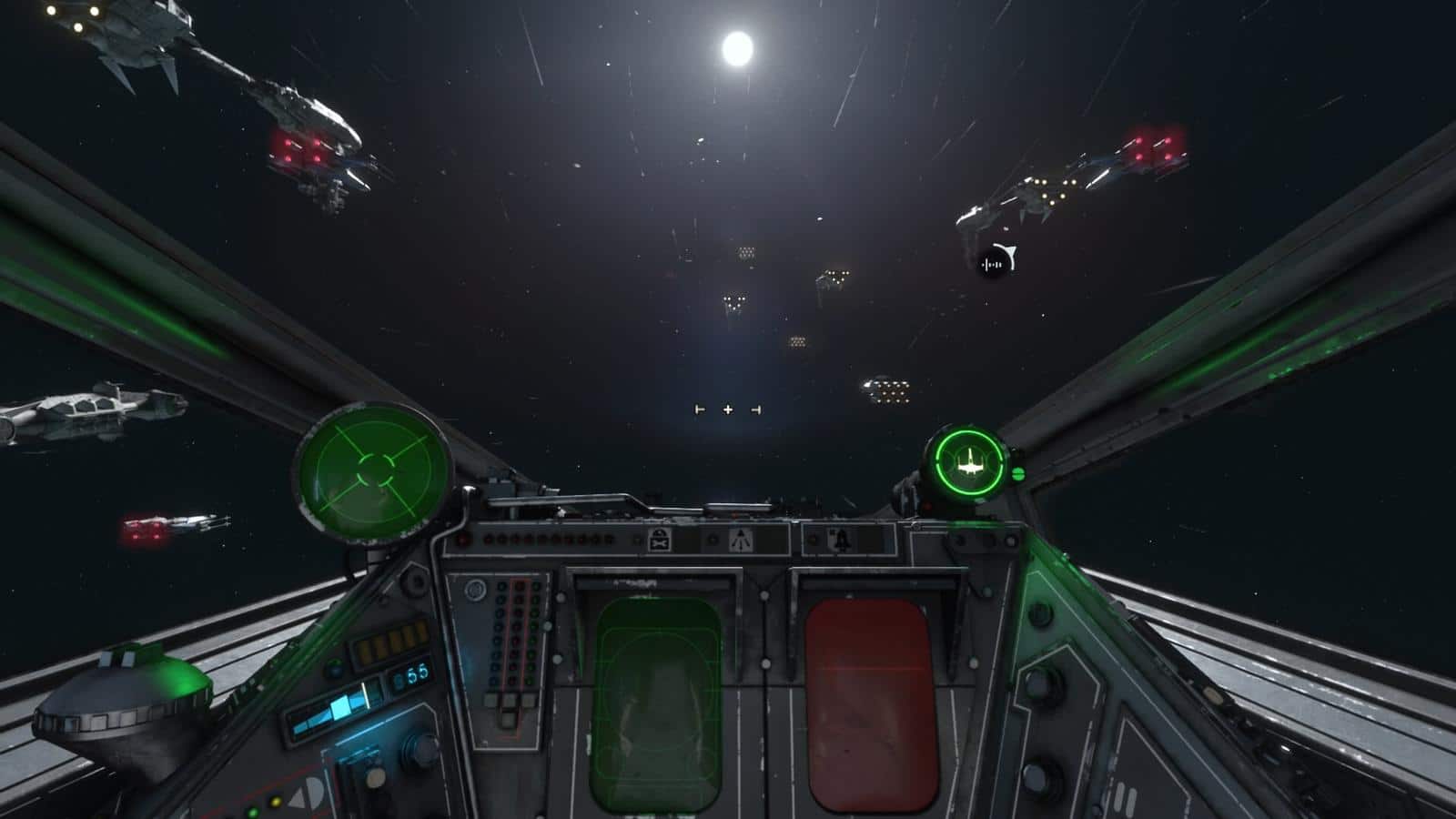This screenshot has width=1456, height=819.
Task: Click the comms waveform marker icon
Action: [x=995, y=264]
